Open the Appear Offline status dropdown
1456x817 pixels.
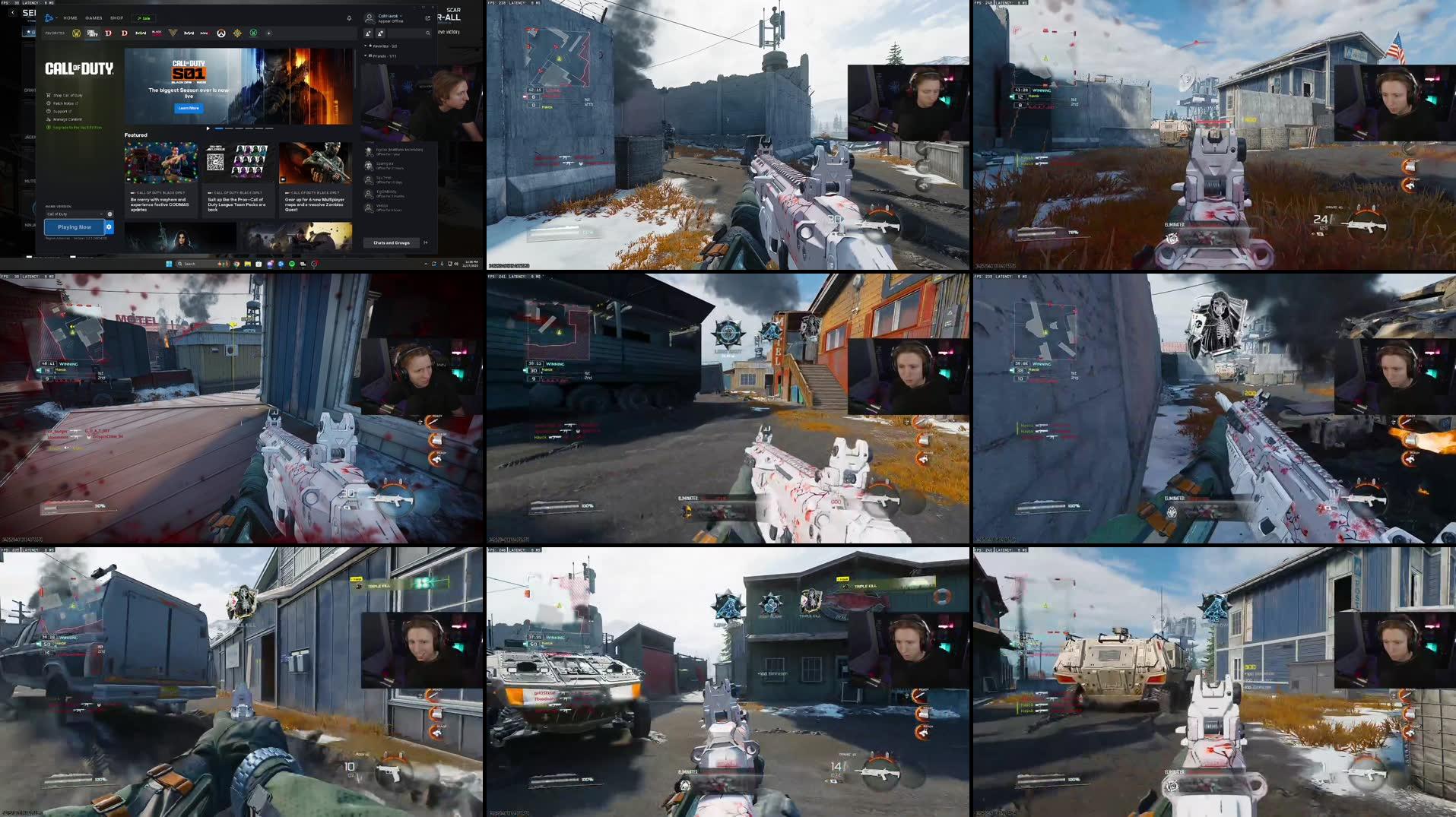point(389,21)
